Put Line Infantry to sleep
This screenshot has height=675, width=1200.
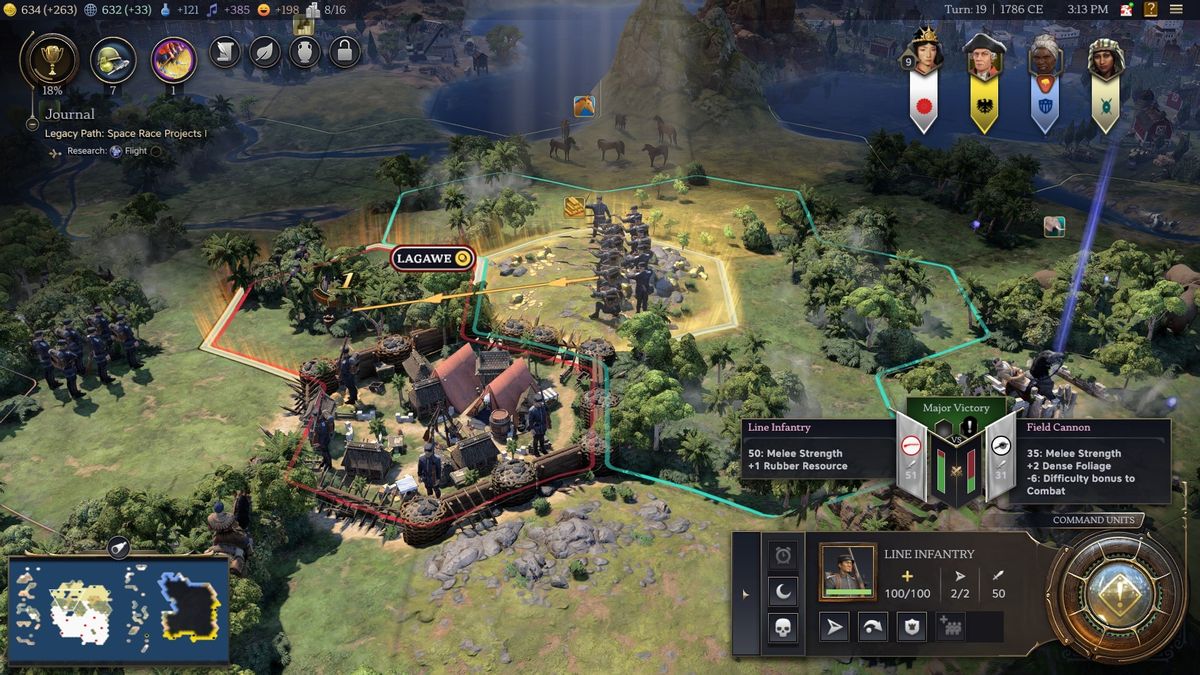(x=783, y=591)
